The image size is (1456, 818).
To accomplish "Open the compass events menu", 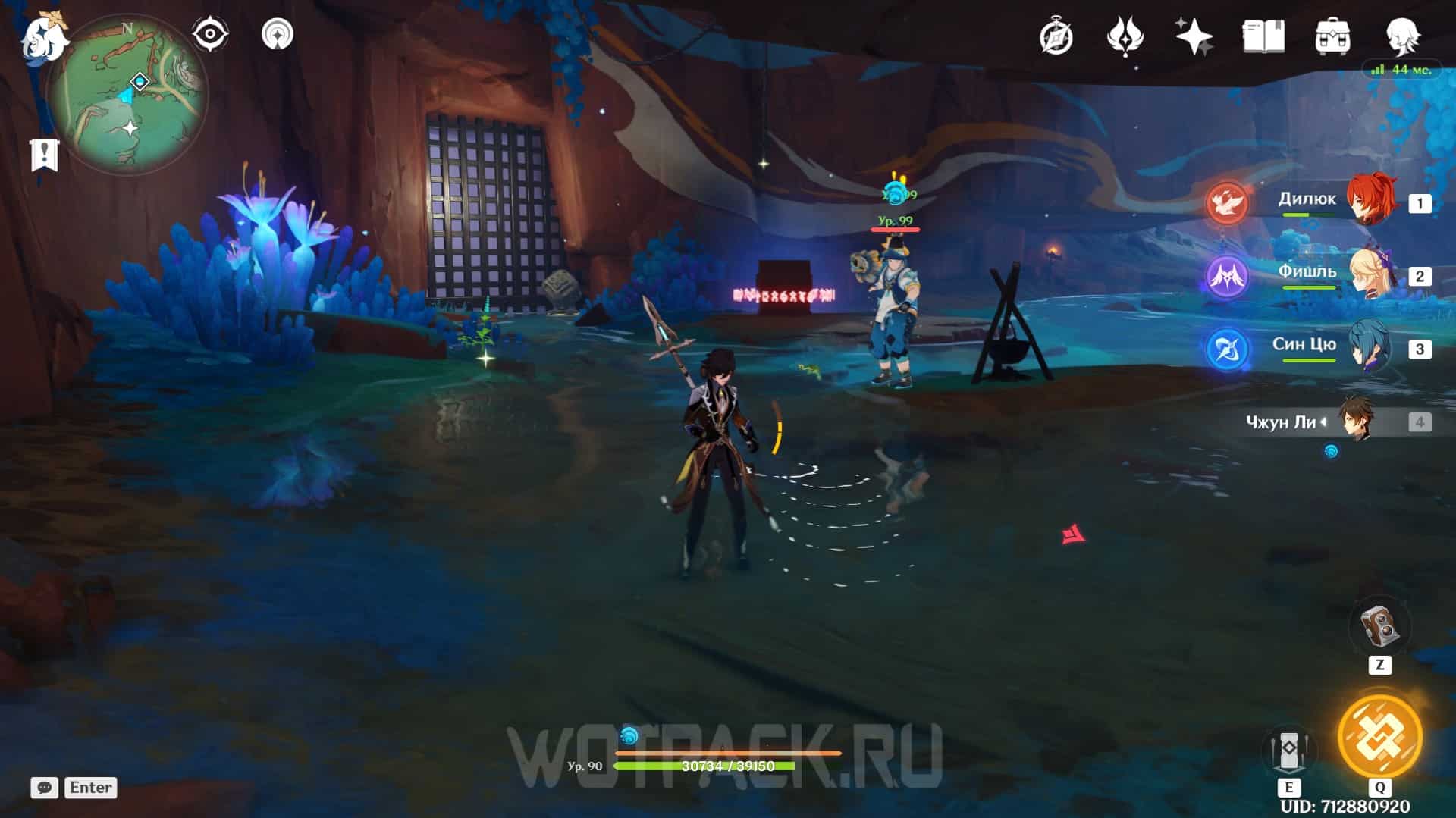I will pyautogui.click(x=1056, y=36).
